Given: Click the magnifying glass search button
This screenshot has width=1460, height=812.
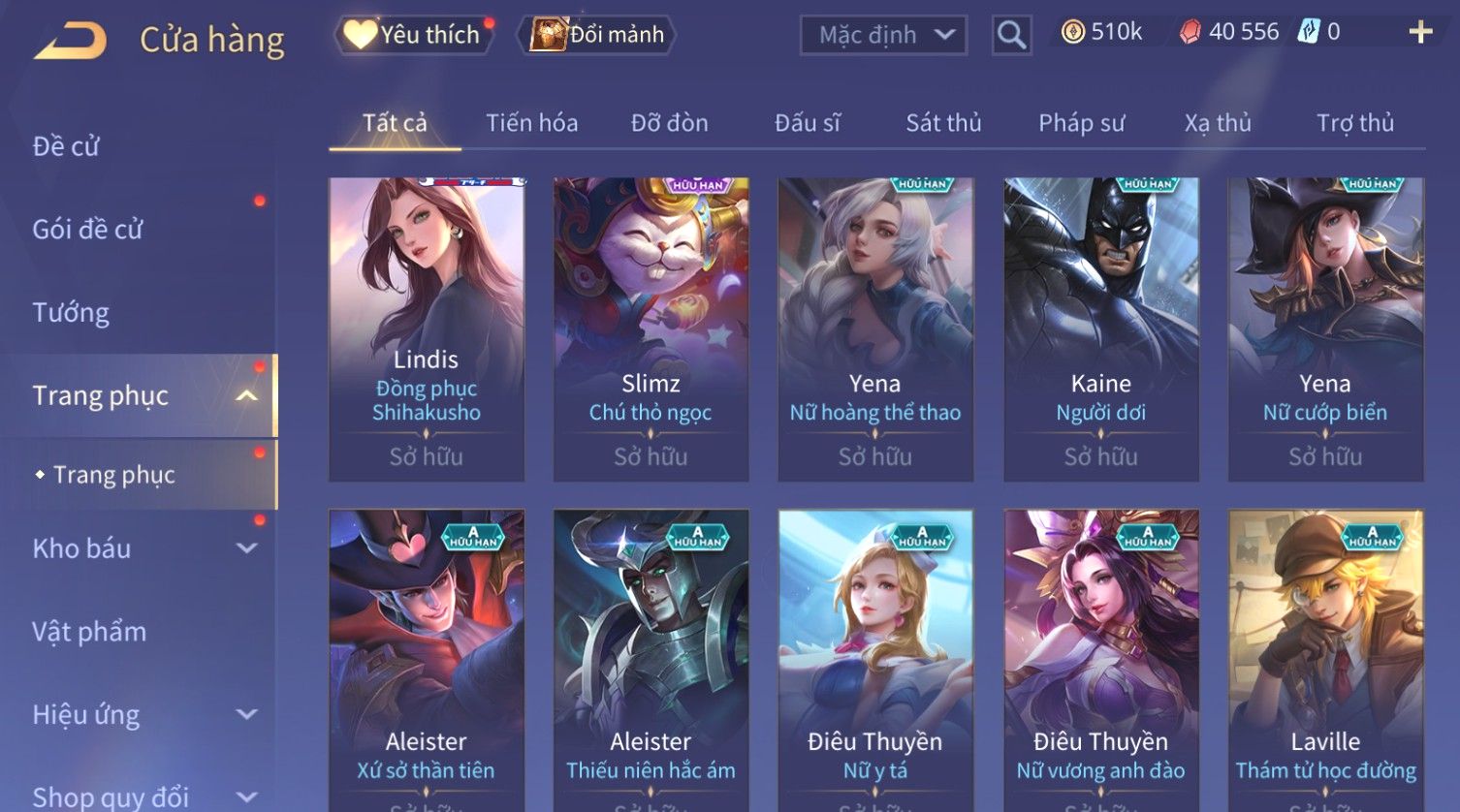Looking at the screenshot, I should (1011, 36).
